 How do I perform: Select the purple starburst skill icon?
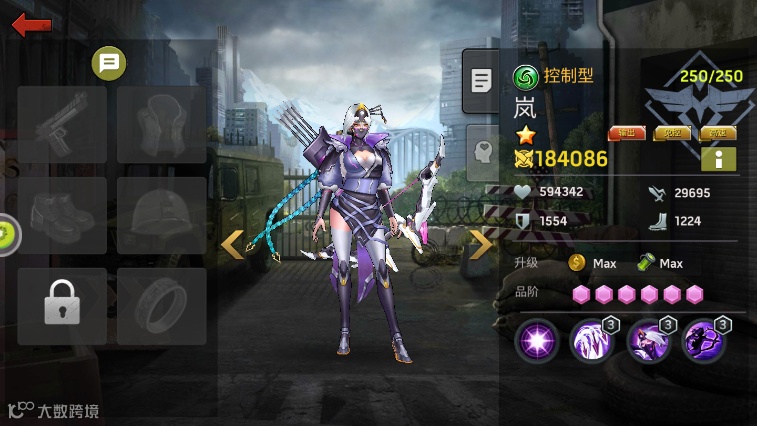coord(537,343)
